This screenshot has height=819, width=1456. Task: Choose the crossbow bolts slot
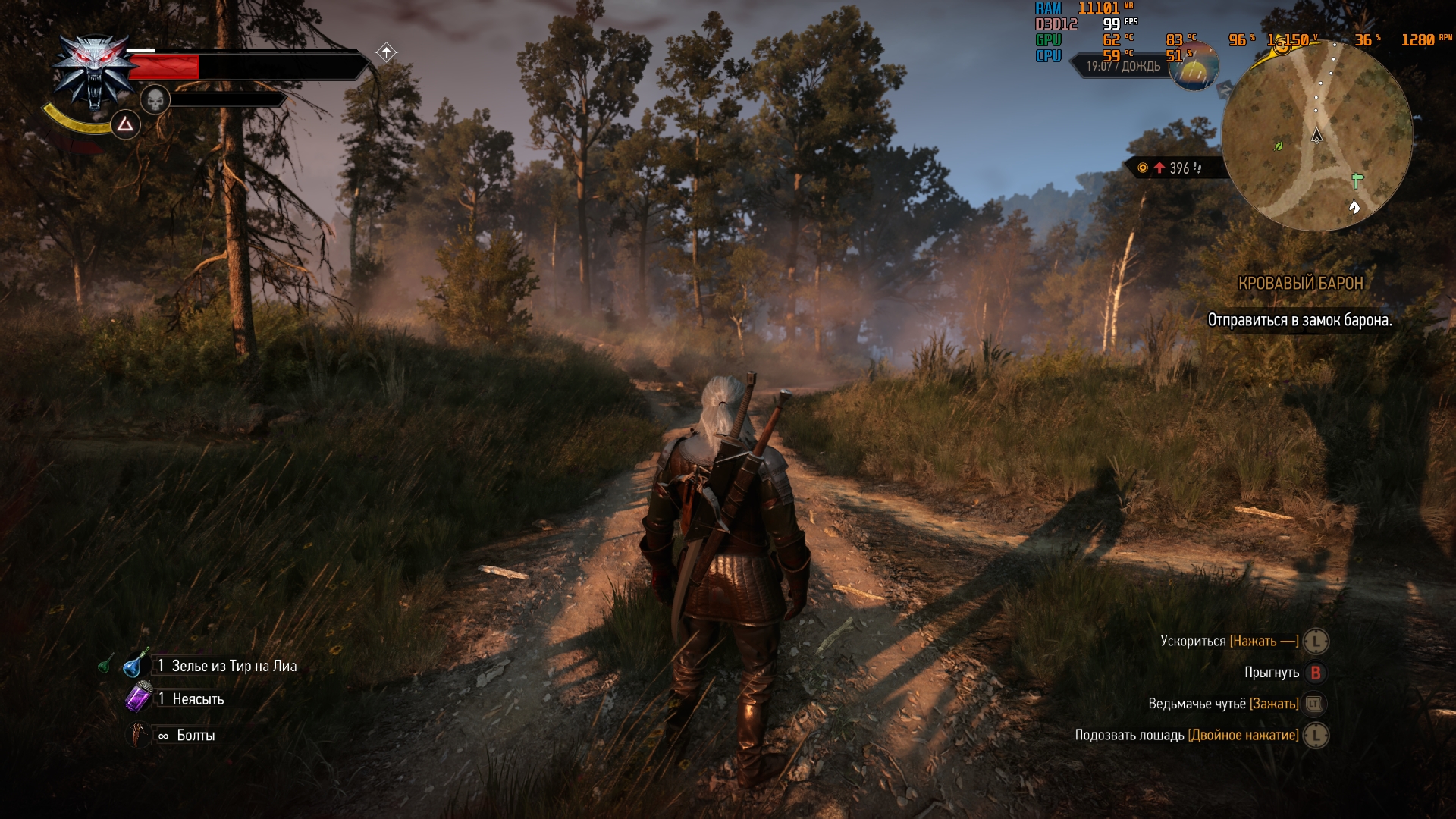[x=137, y=735]
